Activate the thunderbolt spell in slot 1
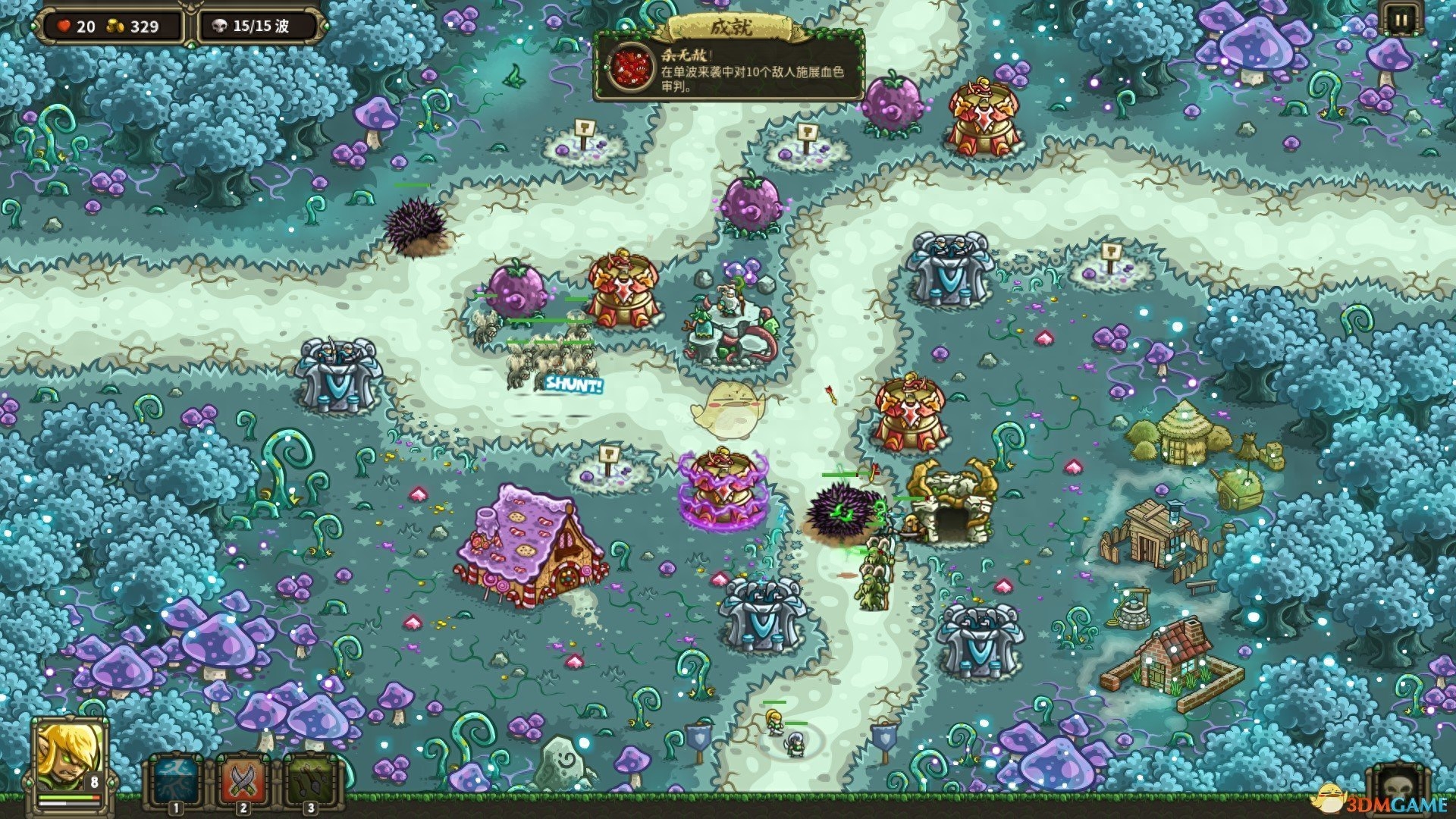 coord(175,781)
